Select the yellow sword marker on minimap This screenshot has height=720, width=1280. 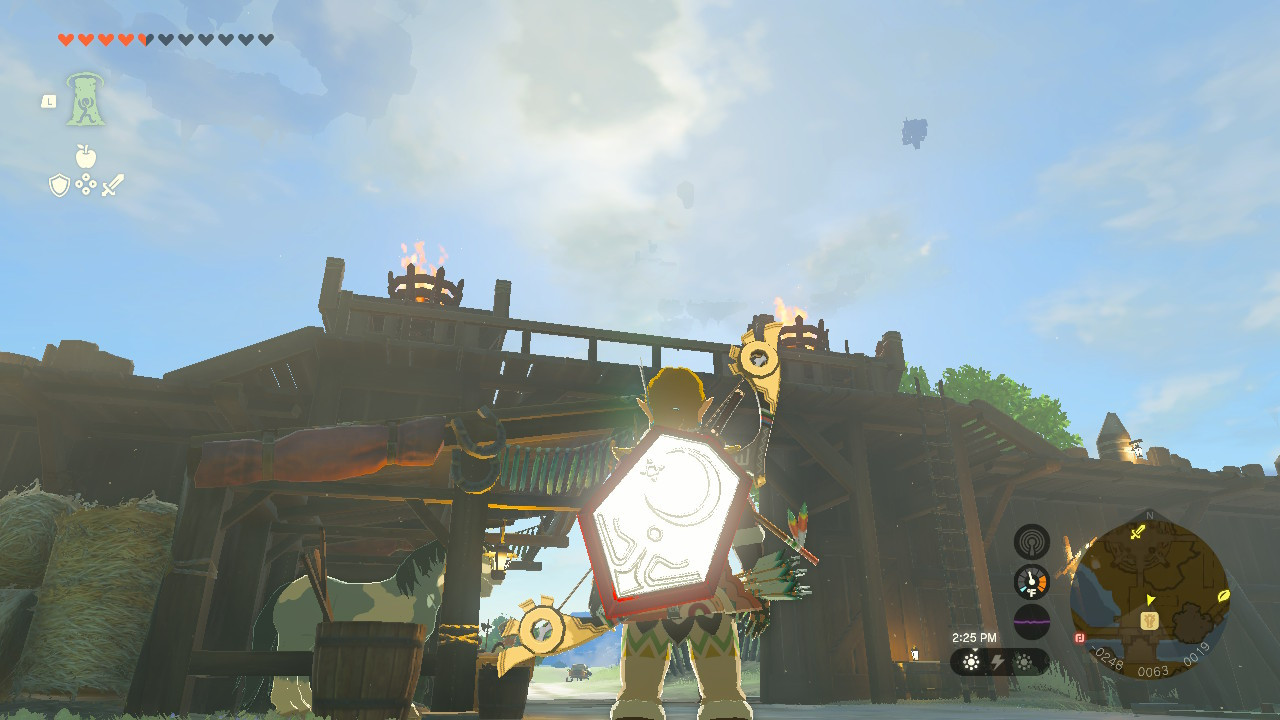coord(1137,532)
